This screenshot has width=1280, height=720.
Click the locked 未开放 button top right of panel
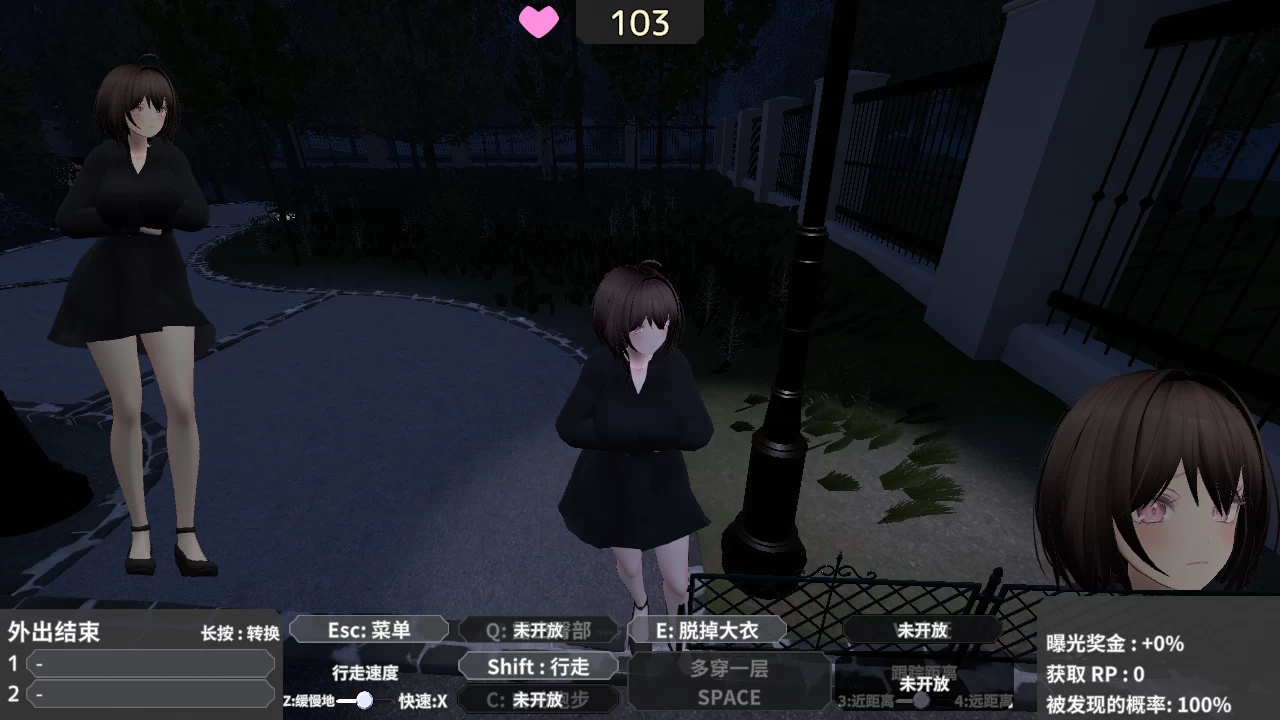(923, 630)
